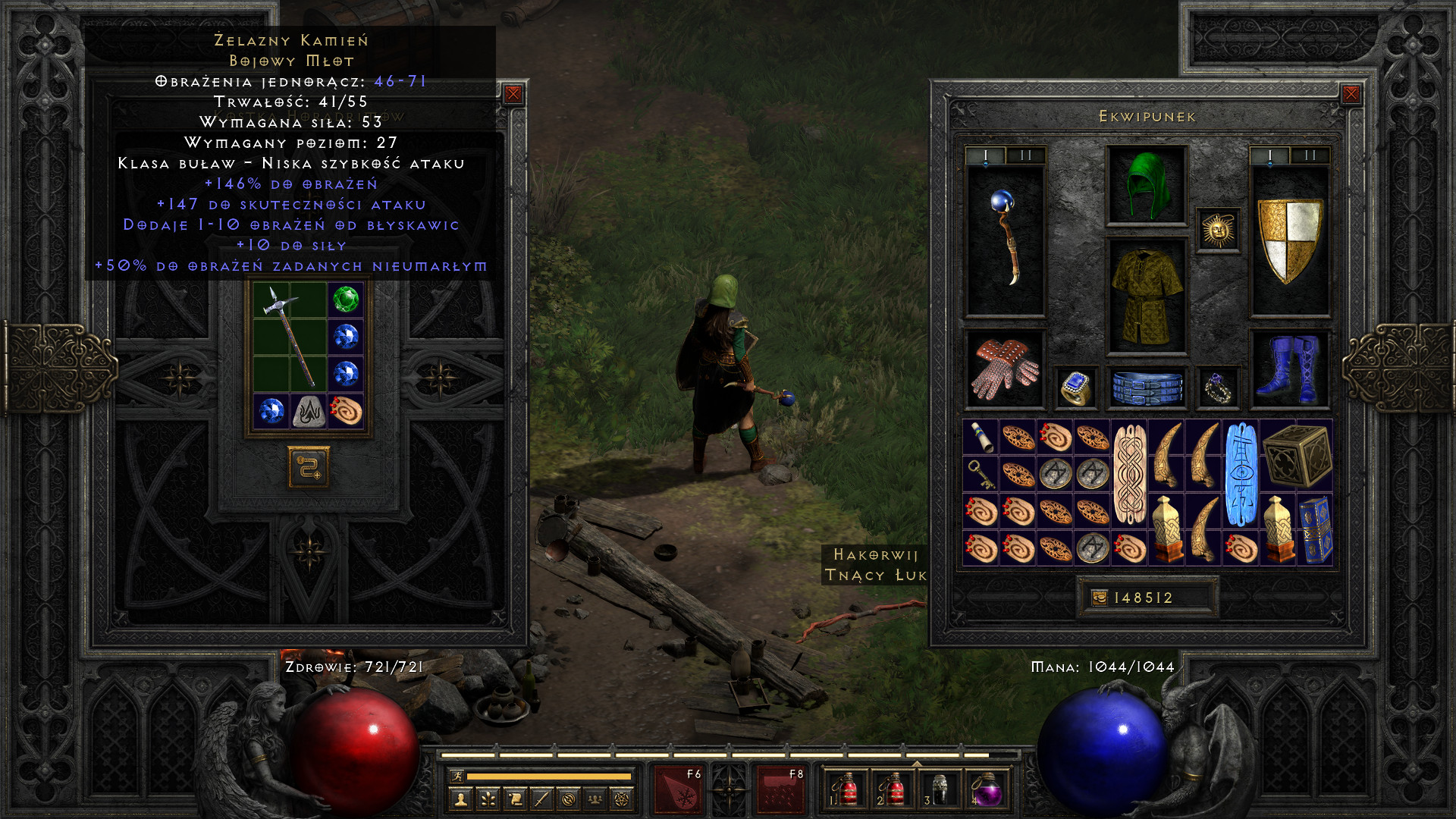Use the purple potion in belt slot 4
The width and height of the screenshot is (1456, 819).
(987, 791)
